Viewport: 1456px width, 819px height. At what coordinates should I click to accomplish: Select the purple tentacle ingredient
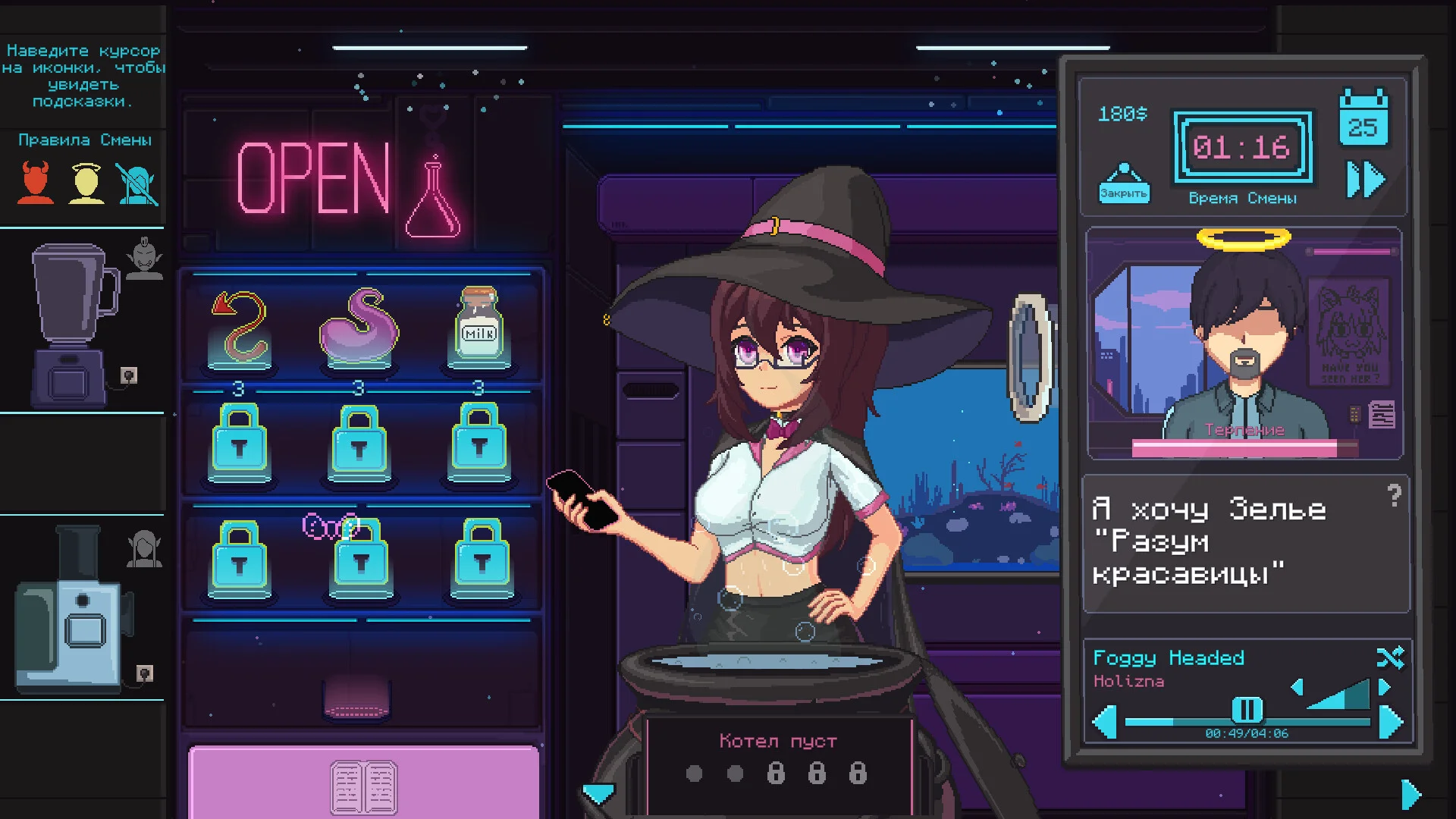click(x=359, y=328)
